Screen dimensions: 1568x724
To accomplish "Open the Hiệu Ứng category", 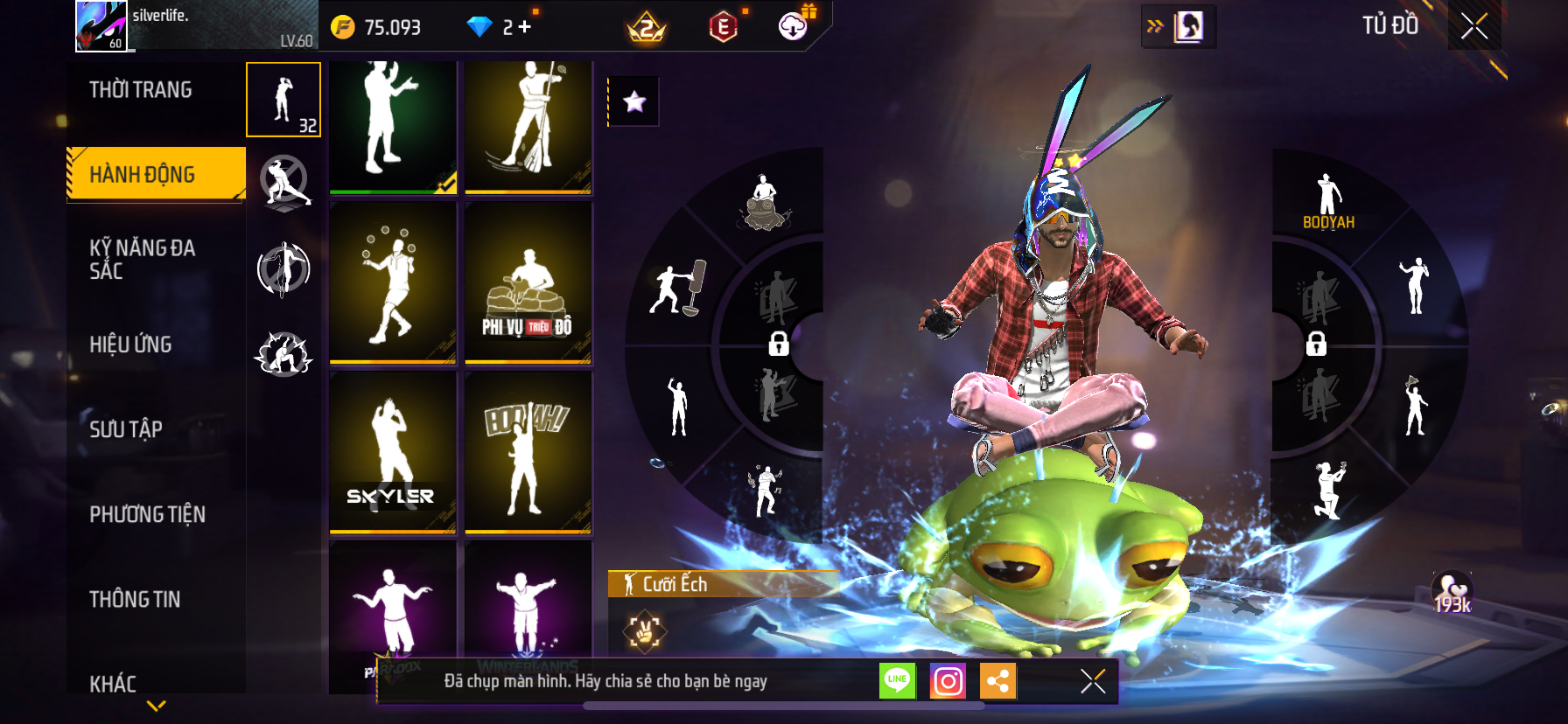I will (130, 345).
